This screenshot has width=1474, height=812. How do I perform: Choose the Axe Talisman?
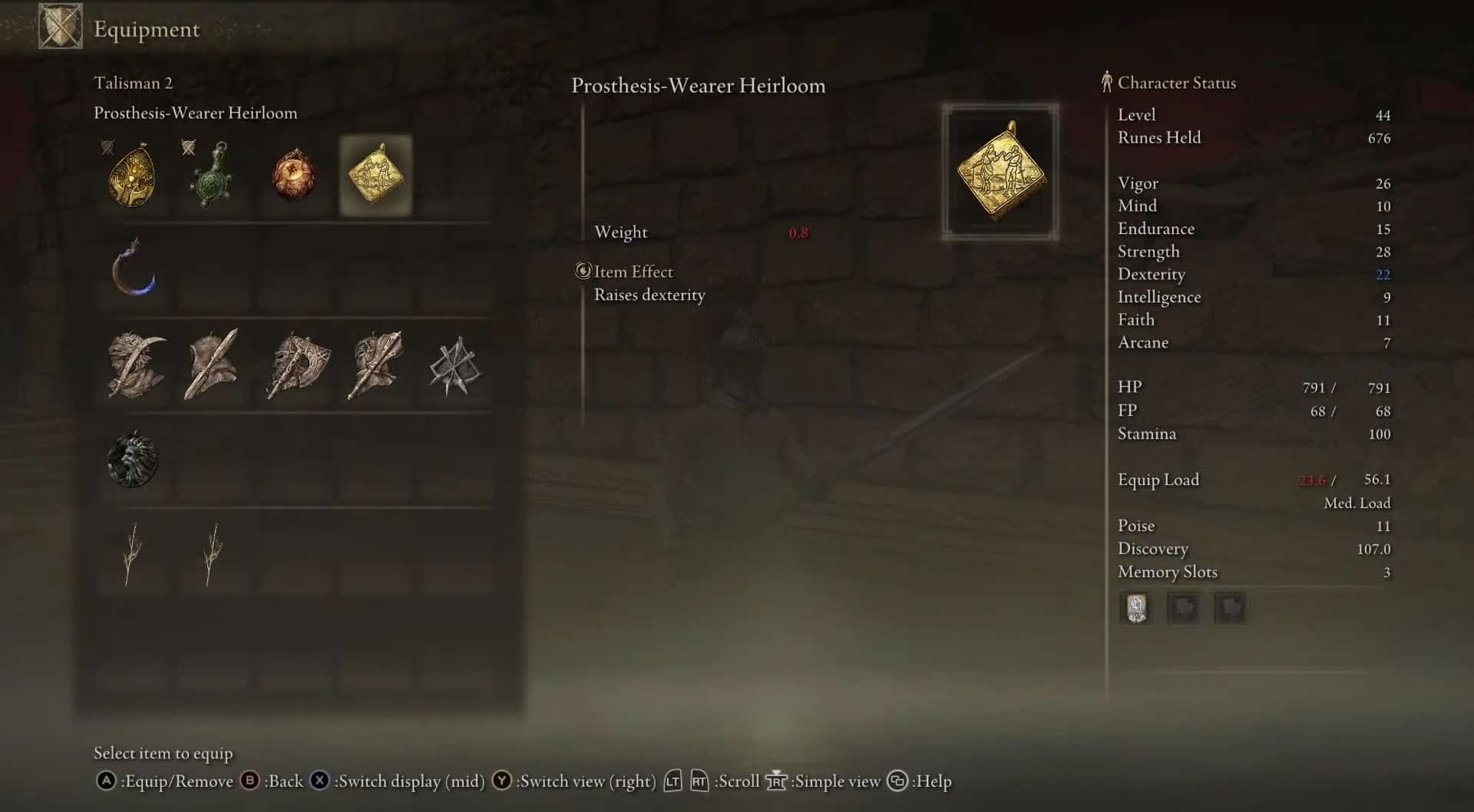(x=298, y=365)
